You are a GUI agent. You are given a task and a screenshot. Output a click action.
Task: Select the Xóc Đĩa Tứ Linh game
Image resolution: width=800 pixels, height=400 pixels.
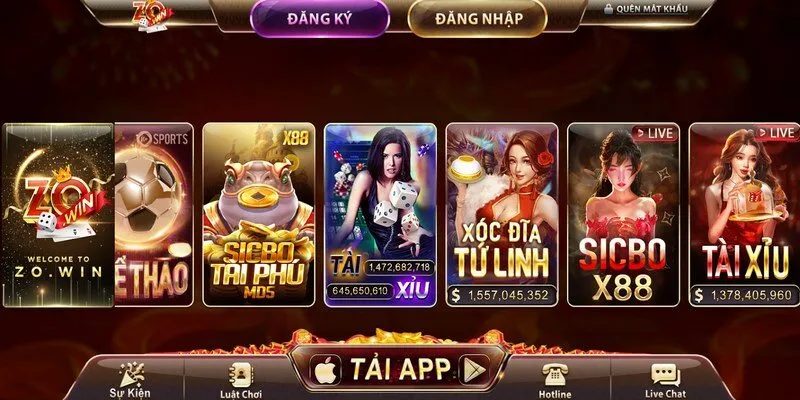pyautogui.click(x=502, y=215)
